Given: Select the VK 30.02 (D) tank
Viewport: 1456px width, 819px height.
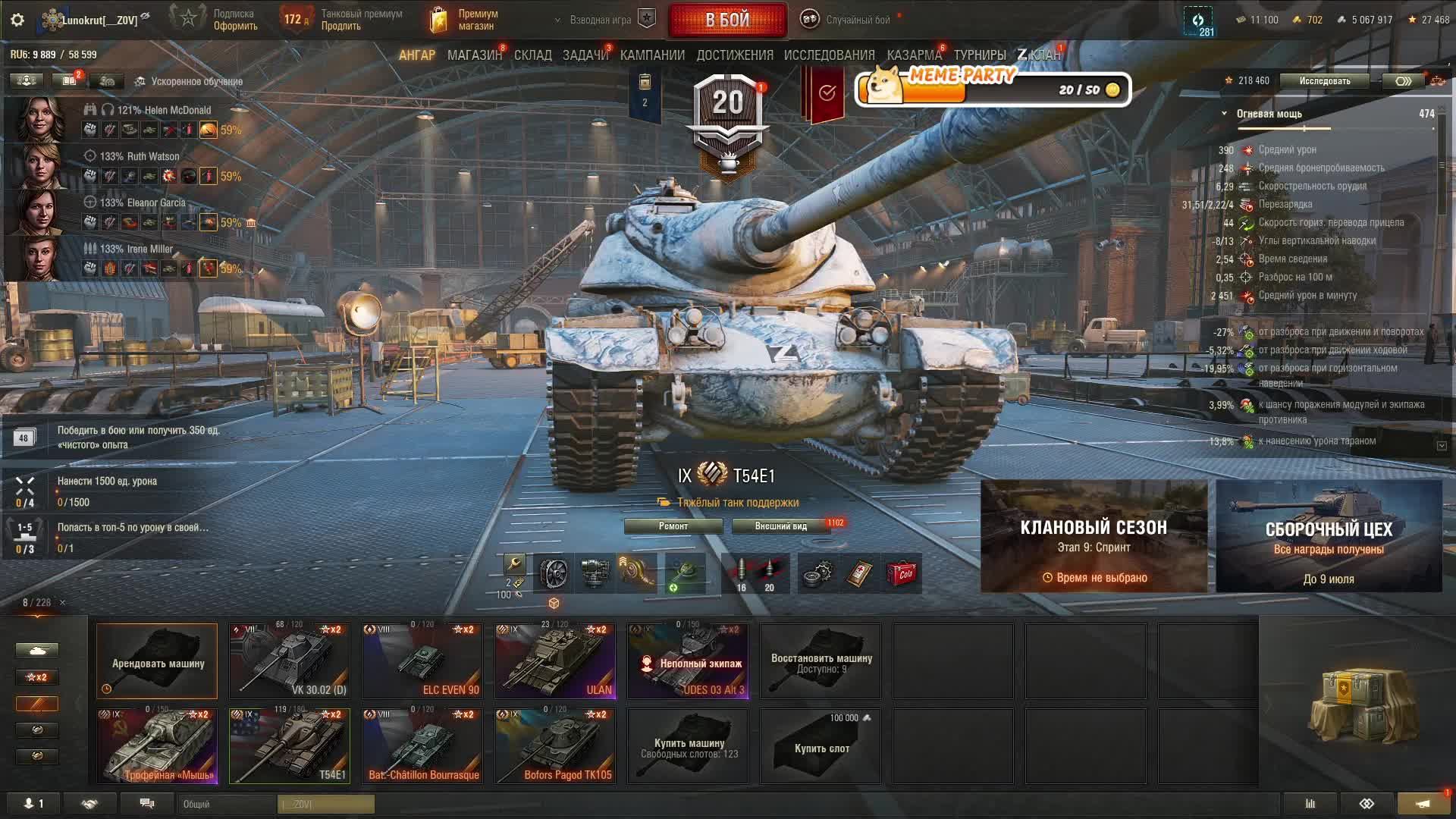Looking at the screenshot, I should [290, 661].
